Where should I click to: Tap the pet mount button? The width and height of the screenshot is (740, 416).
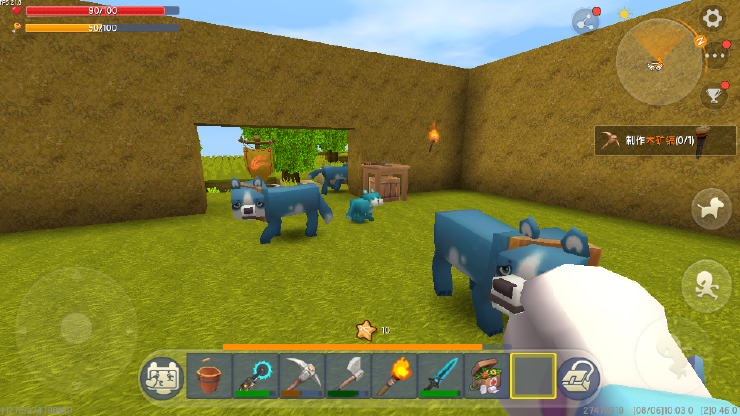[x=711, y=208]
